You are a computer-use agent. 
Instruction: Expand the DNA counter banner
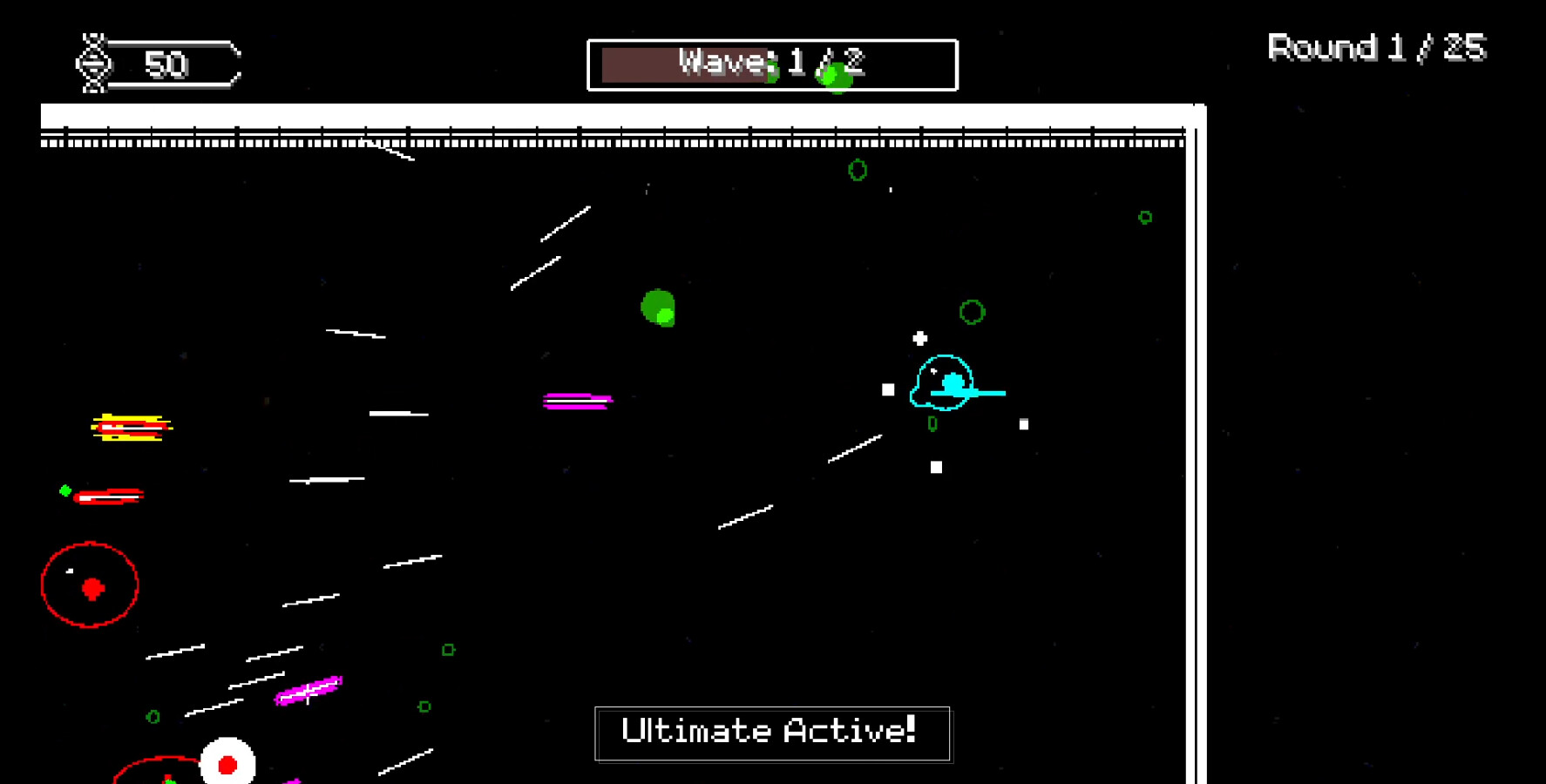[x=161, y=64]
